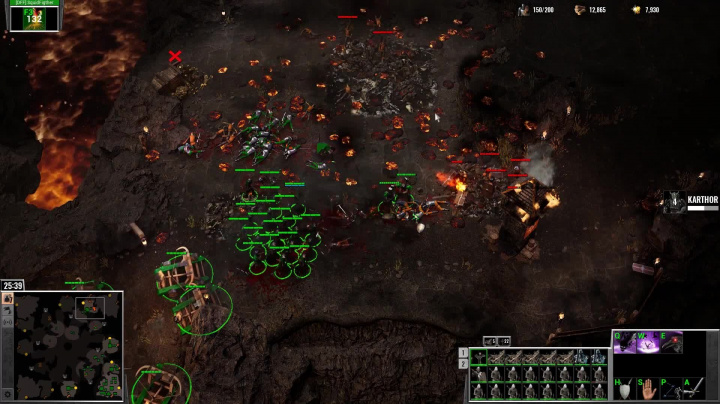The height and width of the screenshot is (404, 720).
Task: Select control group 1 tab
Action: tap(463, 353)
